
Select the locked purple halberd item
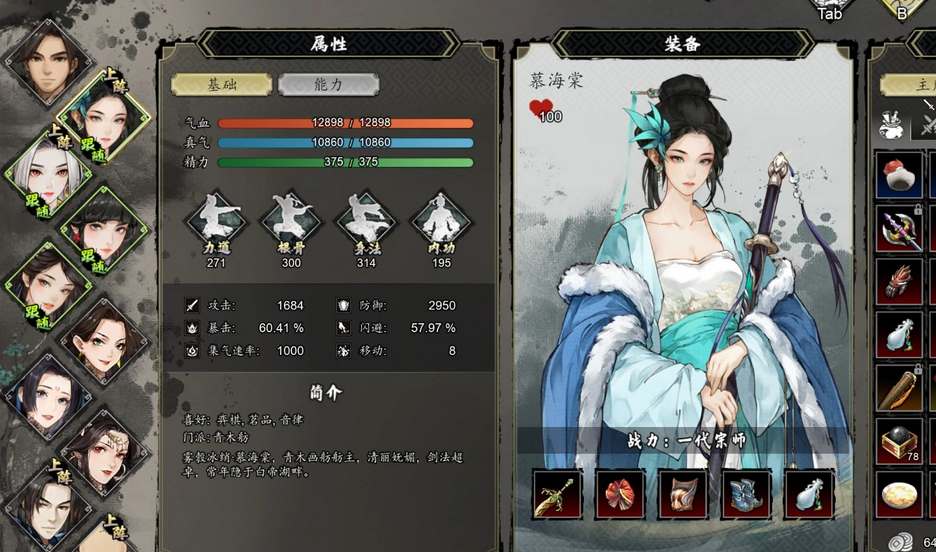(899, 229)
